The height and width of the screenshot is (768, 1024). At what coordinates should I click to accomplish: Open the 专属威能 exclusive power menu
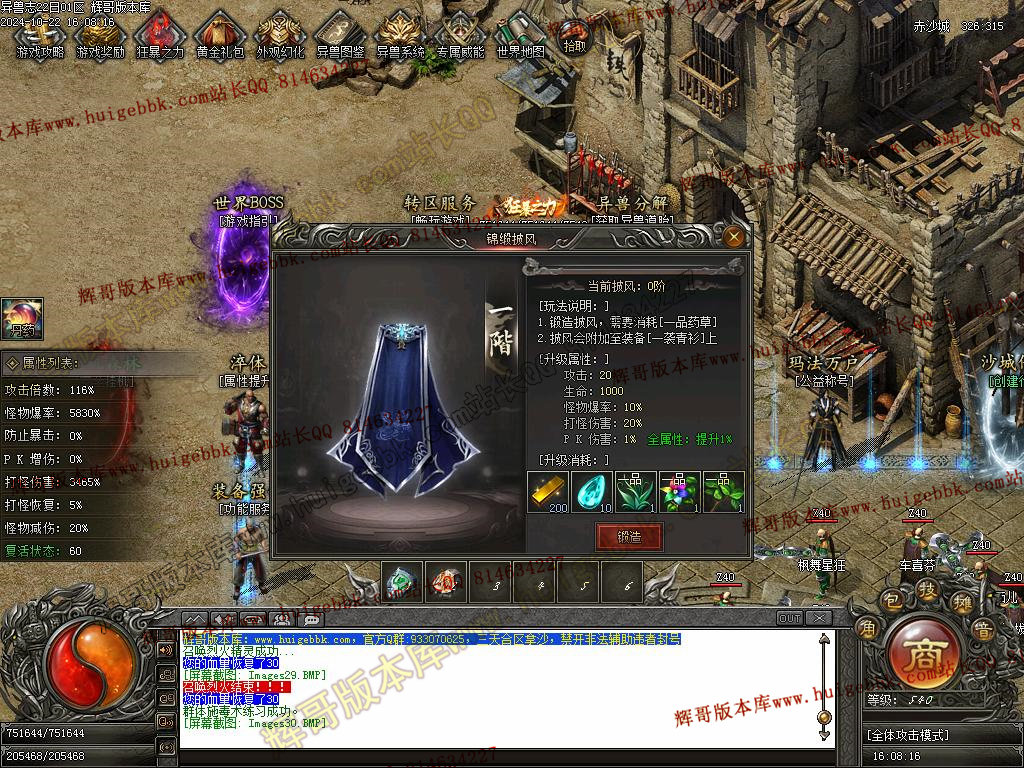tap(460, 36)
